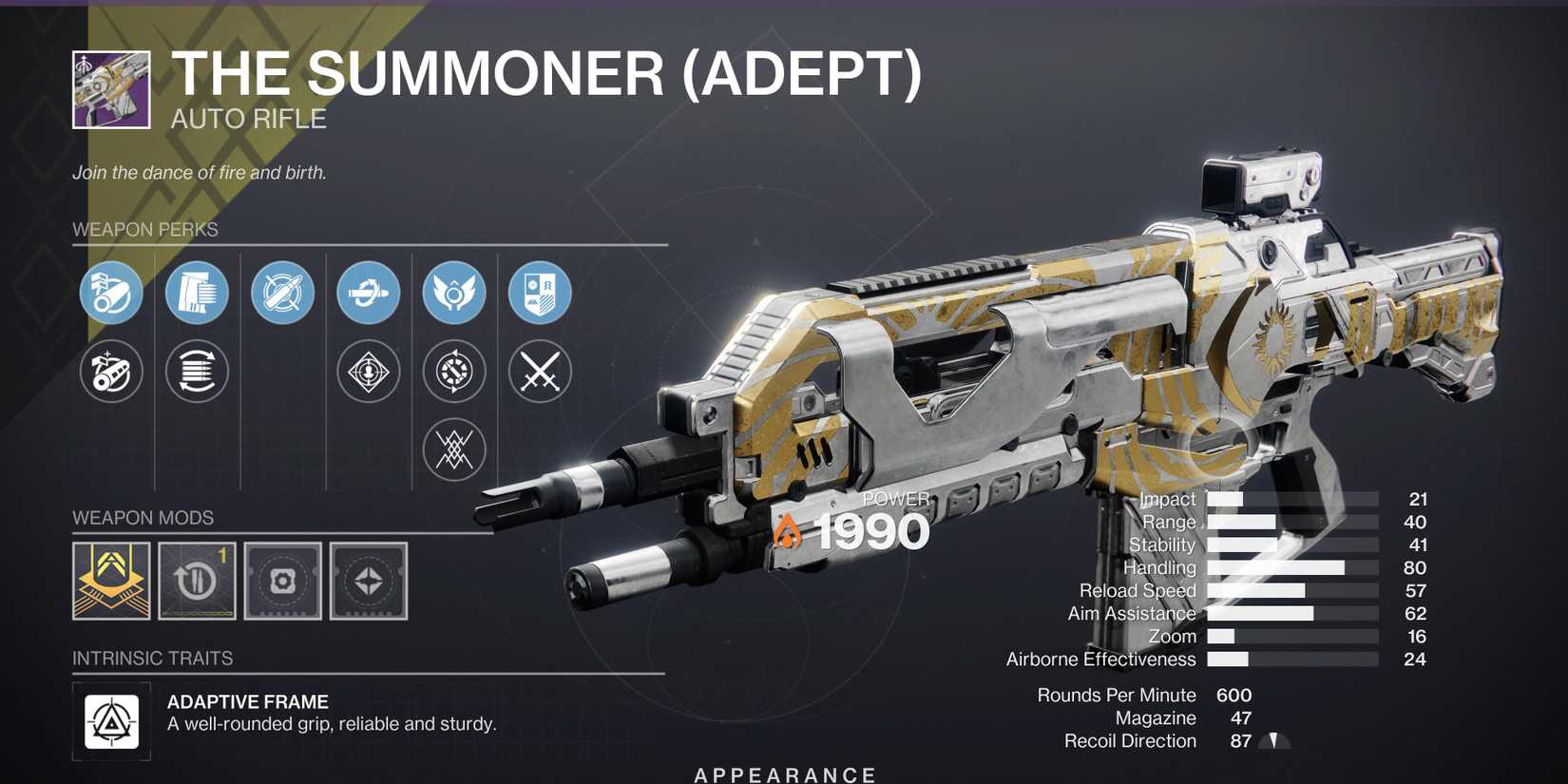Select the crossed-swords trait perk

coord(539,371)
